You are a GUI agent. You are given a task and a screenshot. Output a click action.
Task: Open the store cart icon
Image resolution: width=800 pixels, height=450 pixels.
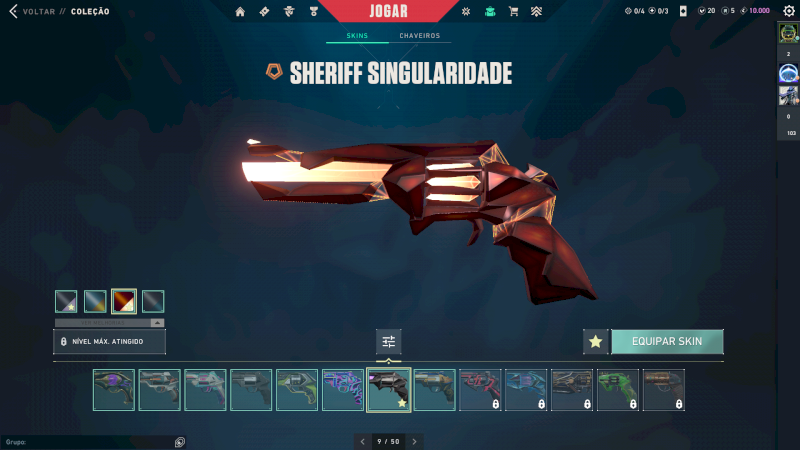[514, 12]
